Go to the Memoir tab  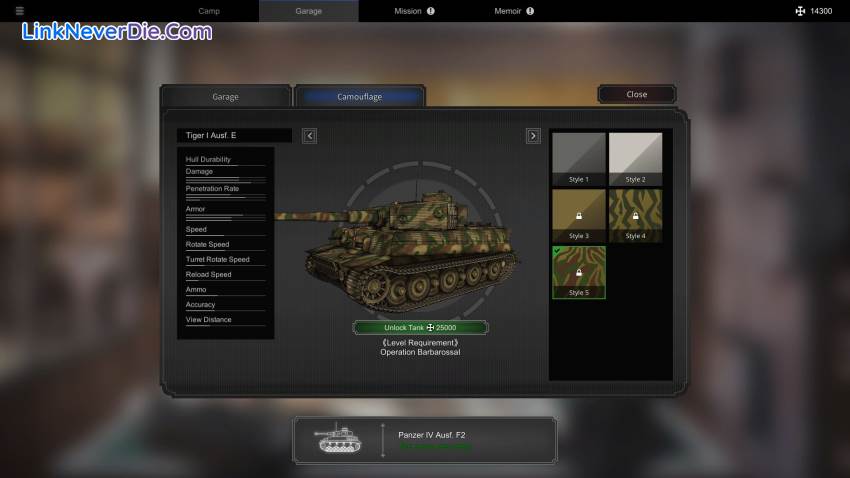[514, 11]
